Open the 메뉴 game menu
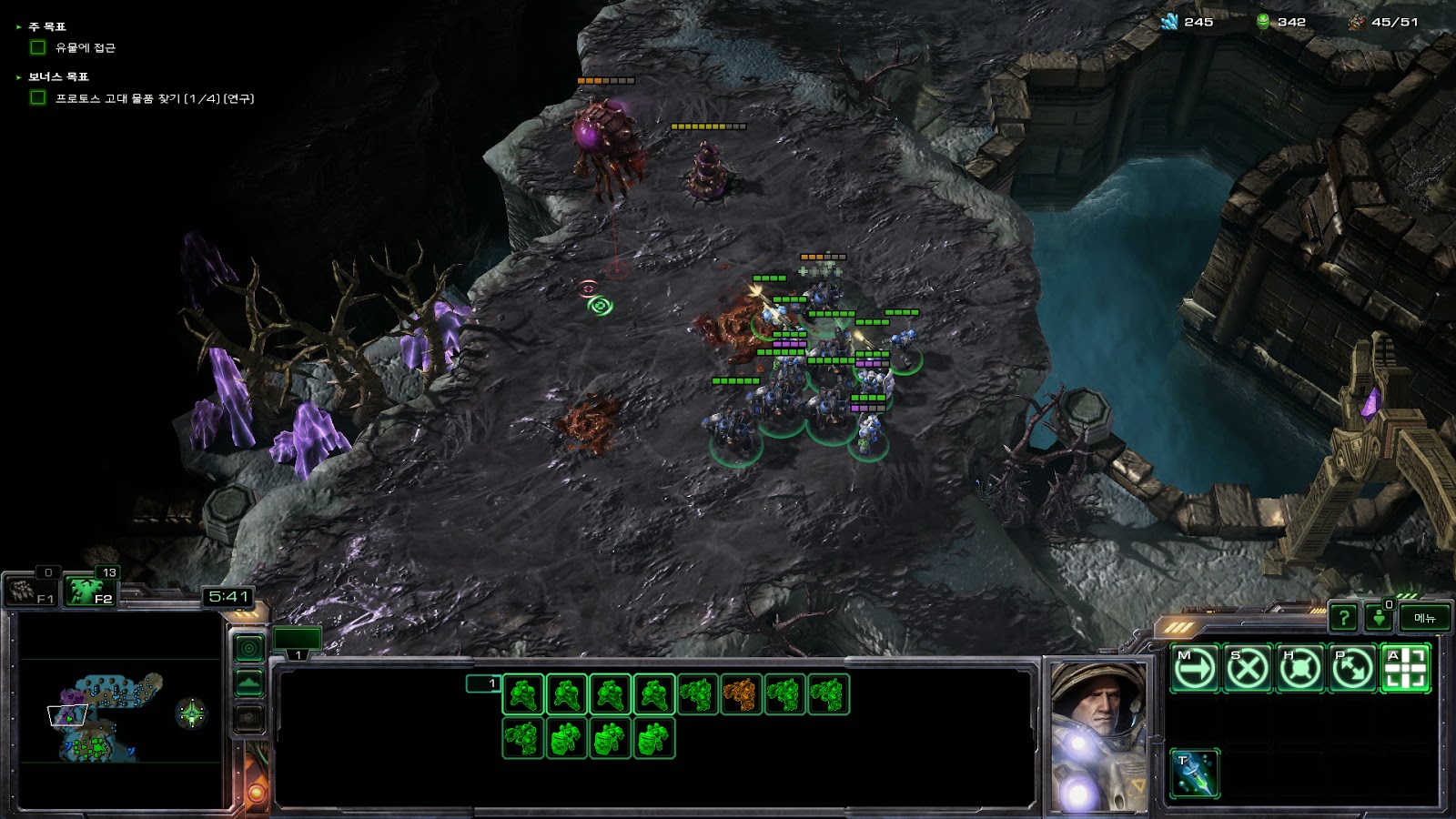 pos(1424,618)
